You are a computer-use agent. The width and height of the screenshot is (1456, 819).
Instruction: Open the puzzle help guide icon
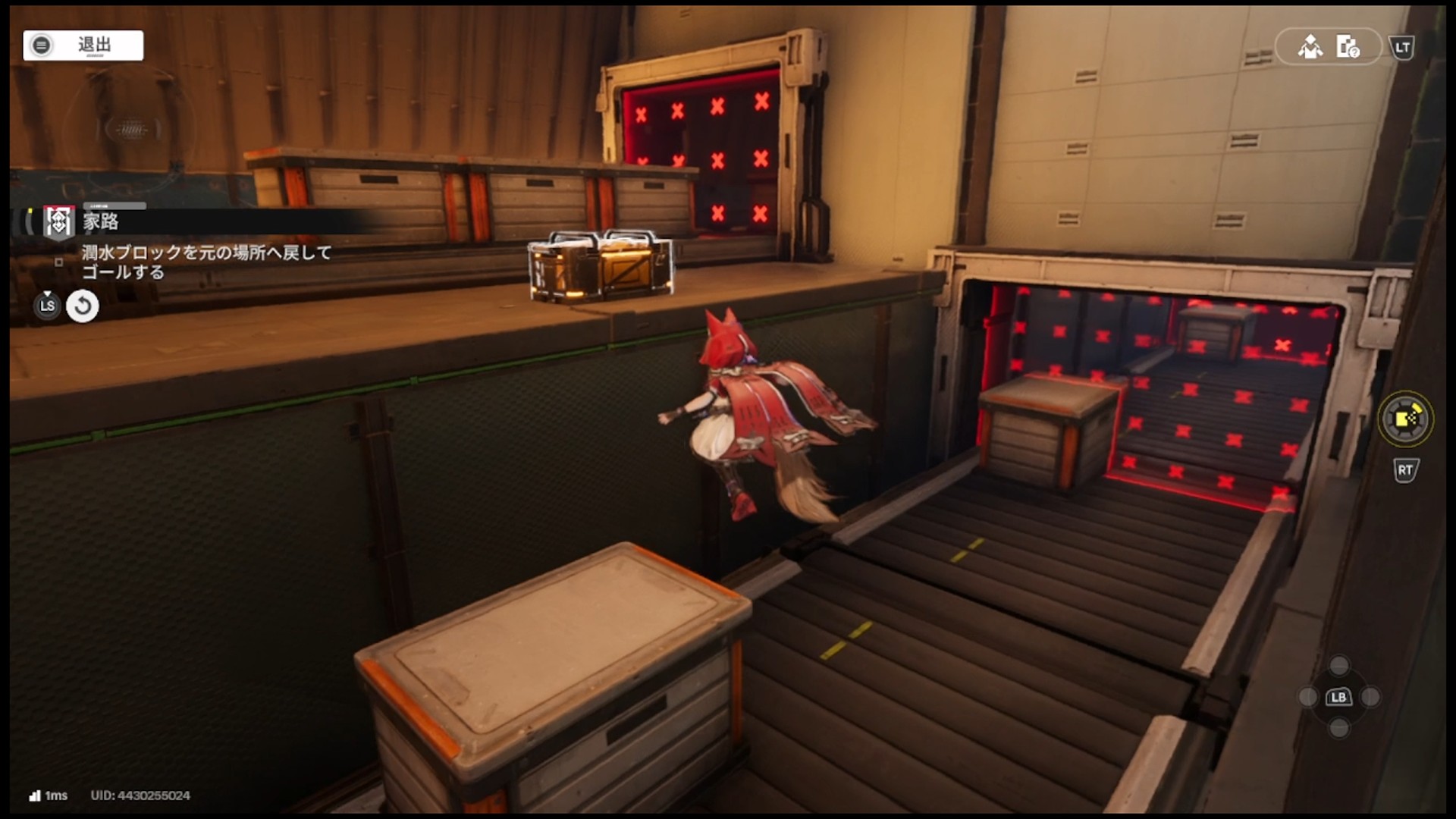1348,48
